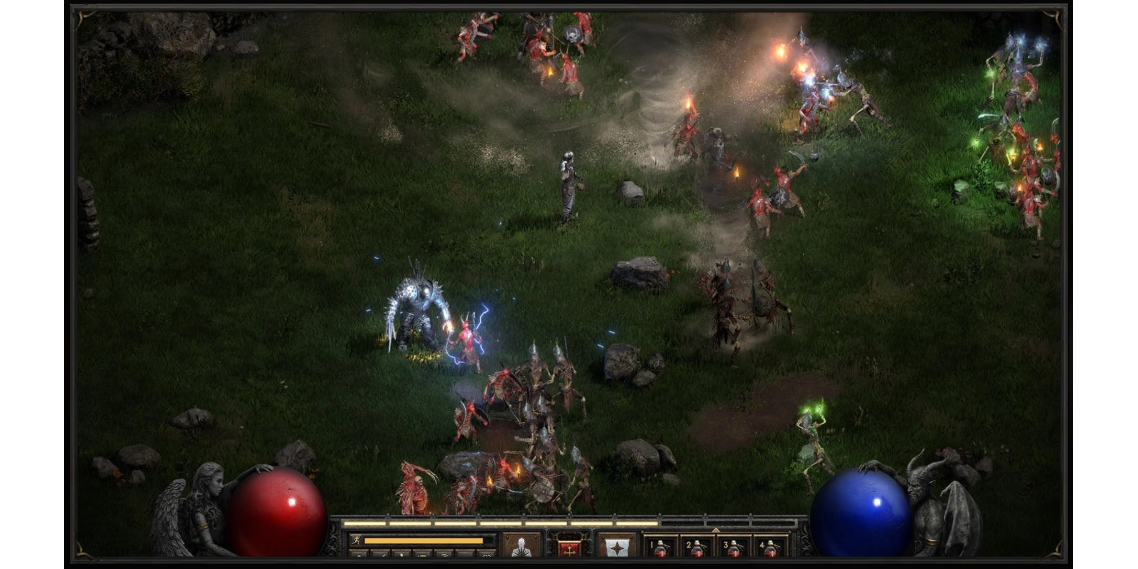Viewport: 1138px width, 569px height.
Task: Use the healing potion in belt slot 2
Action: tap(697, 547)
